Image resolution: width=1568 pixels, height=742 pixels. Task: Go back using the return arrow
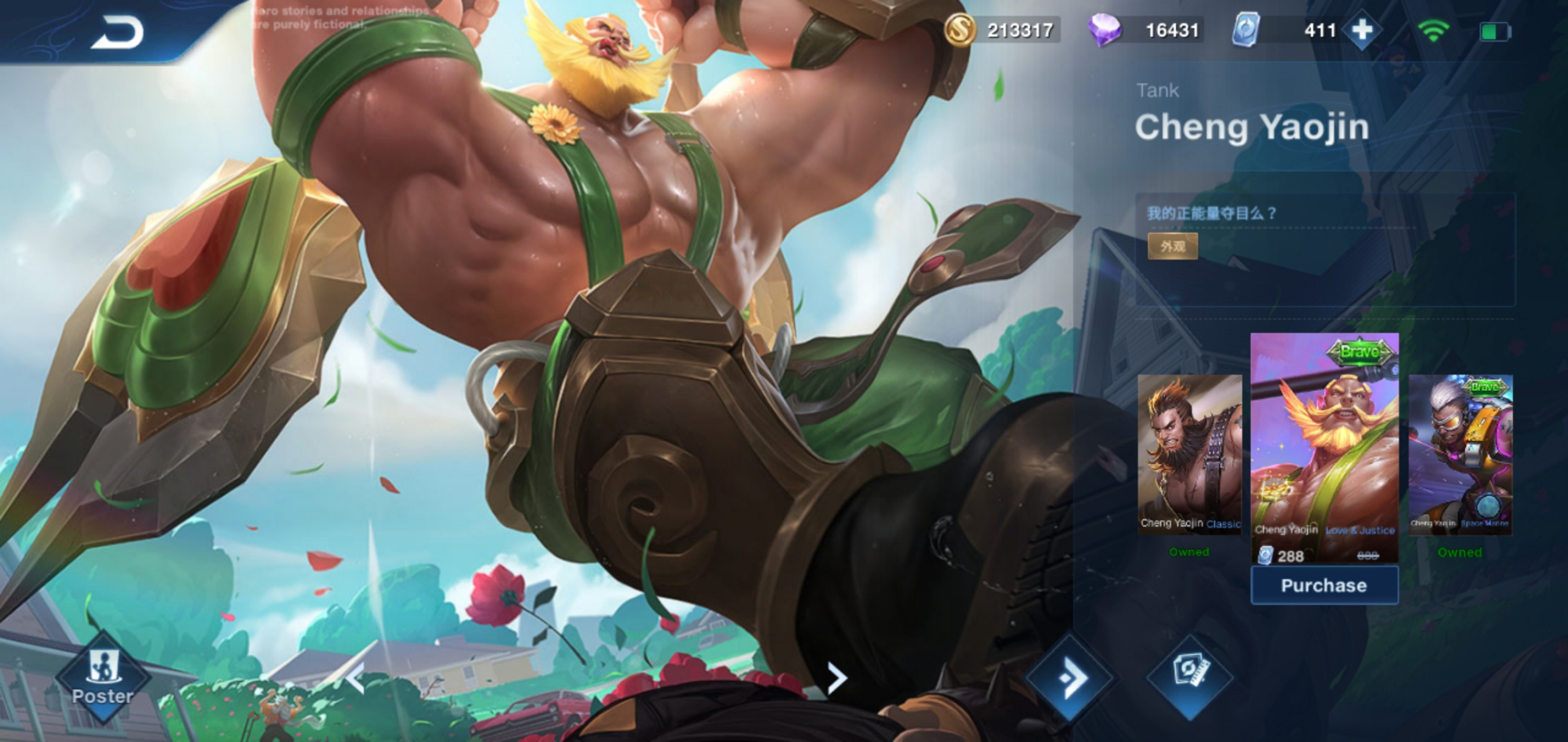click(x=118, y=33)
